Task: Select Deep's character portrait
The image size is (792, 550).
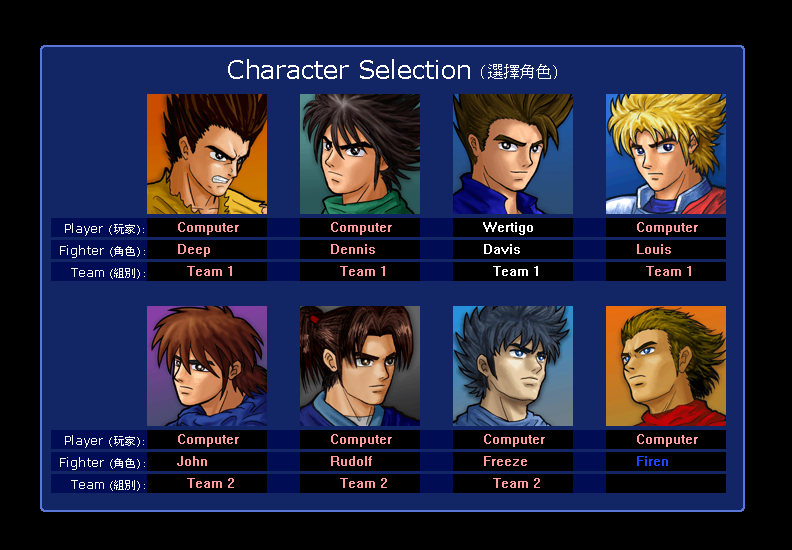Action: tap(207, 154)
